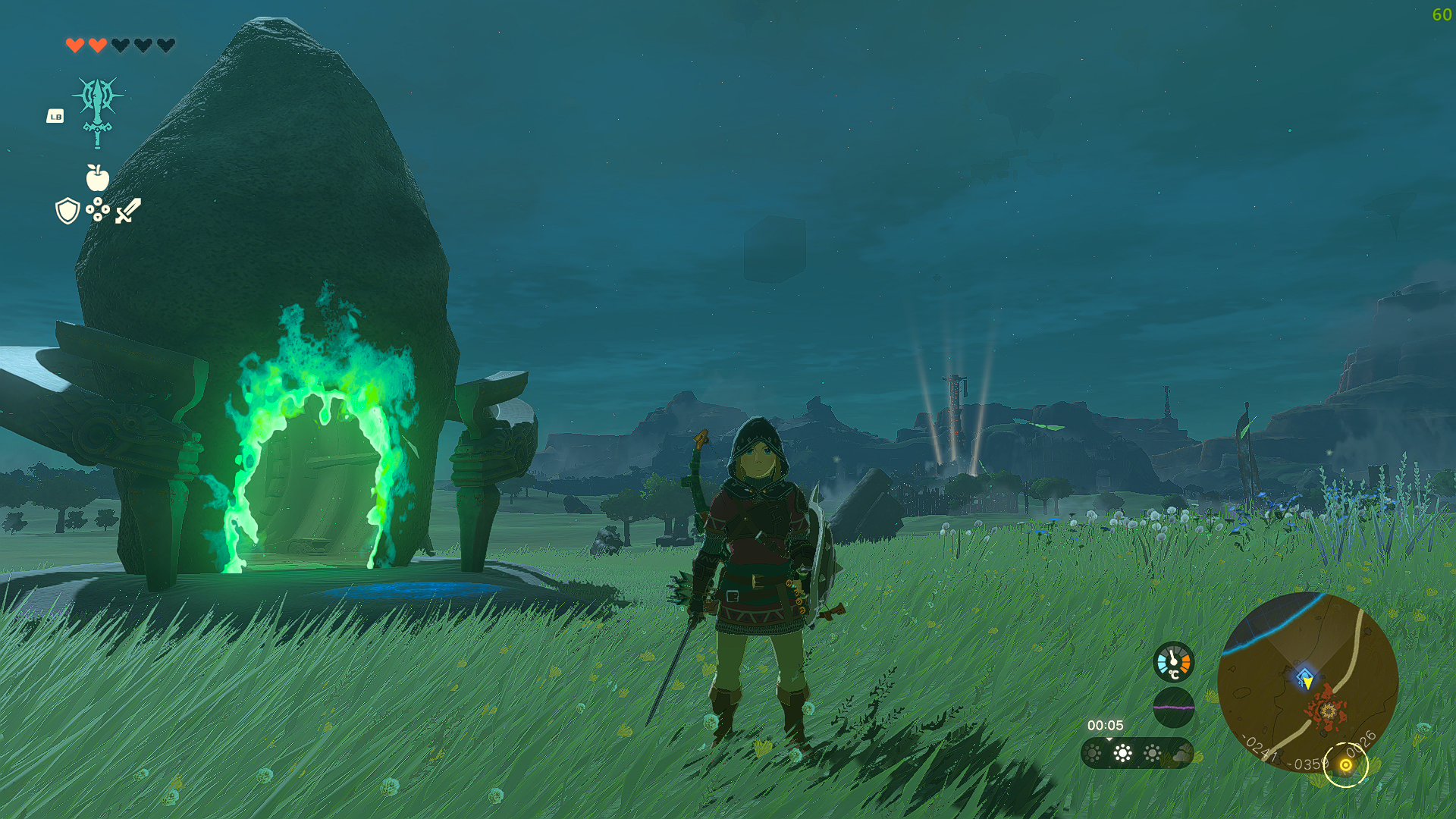This screenshot has height=819, width=1456.
Task: Select the apple material quick-slot icon
Action: coord(98,178)
